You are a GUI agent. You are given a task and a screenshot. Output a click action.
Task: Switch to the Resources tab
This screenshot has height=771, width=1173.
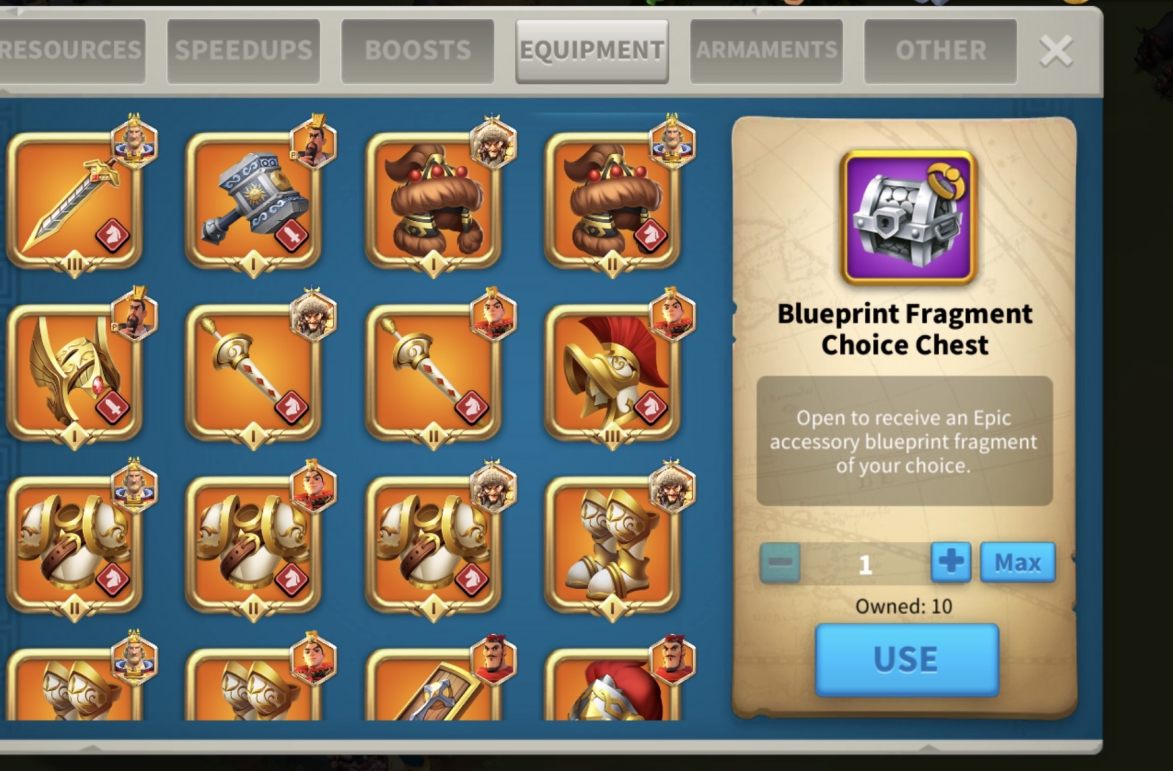pos(70,50)
